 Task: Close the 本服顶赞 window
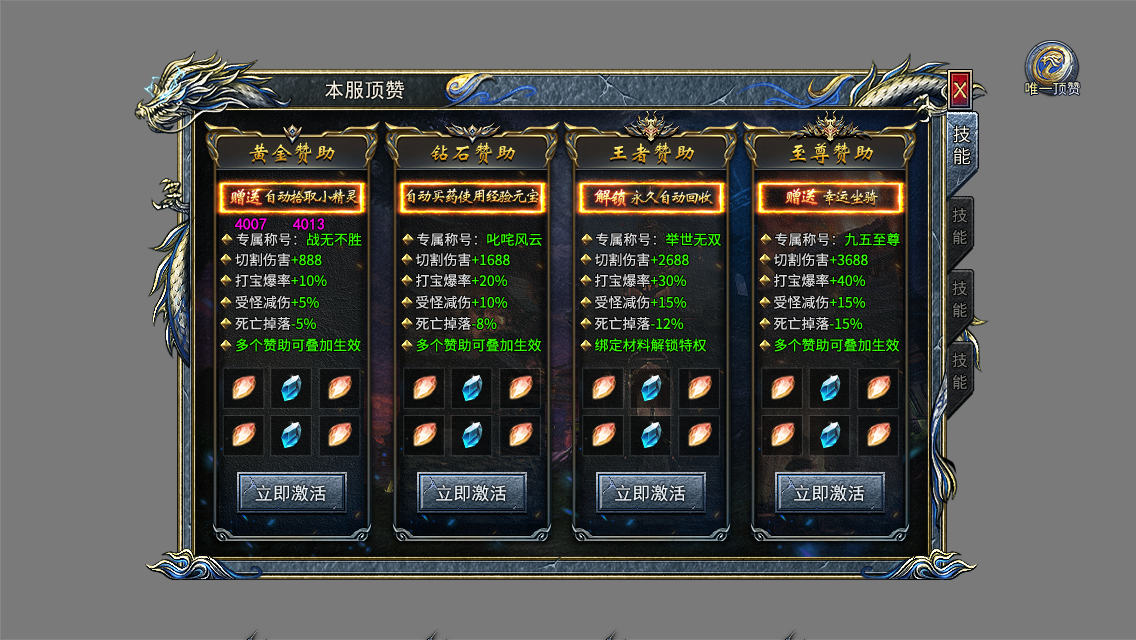[960, 91]
